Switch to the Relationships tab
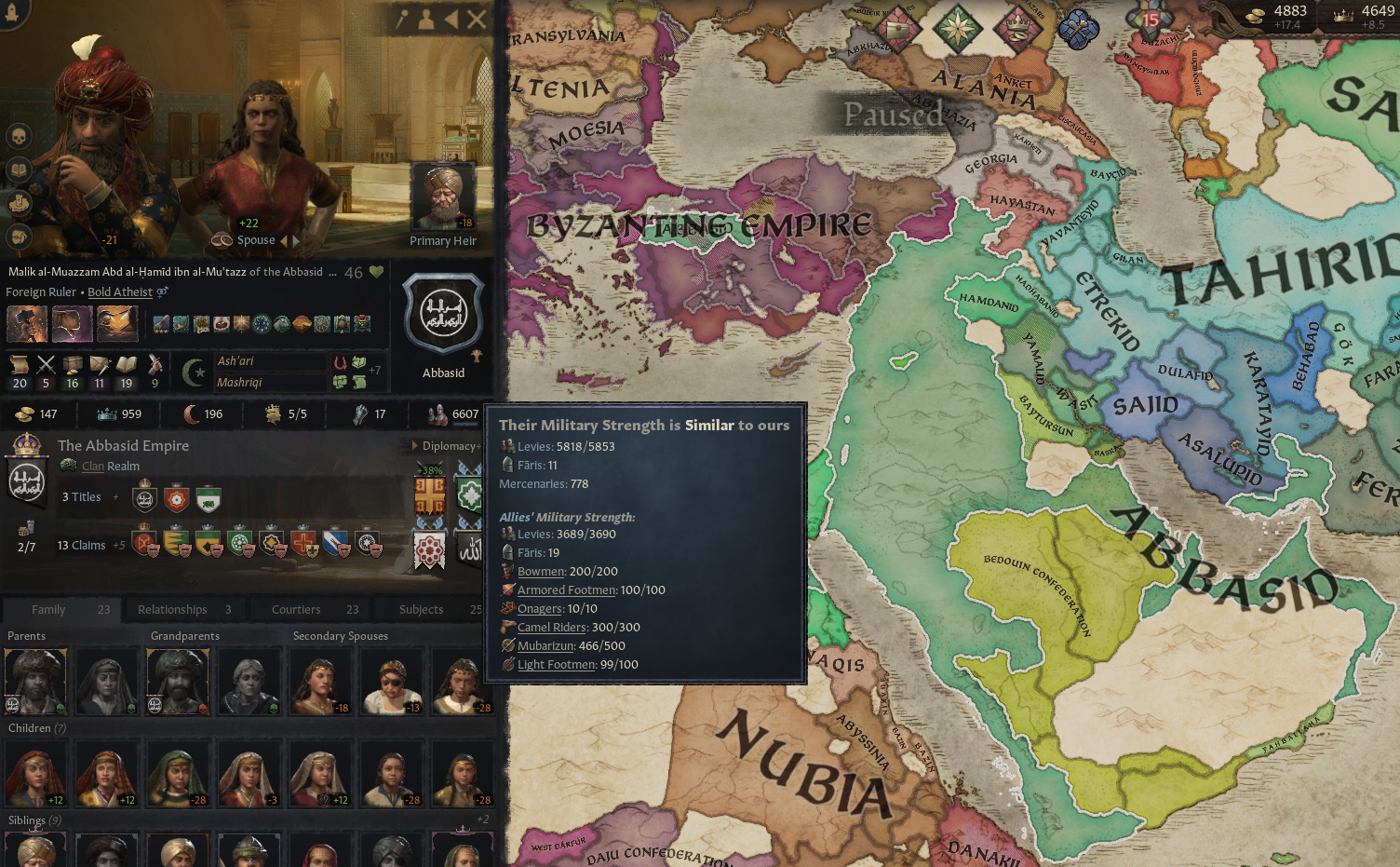This screenshot has width=1400, height=867. (172, 609)
